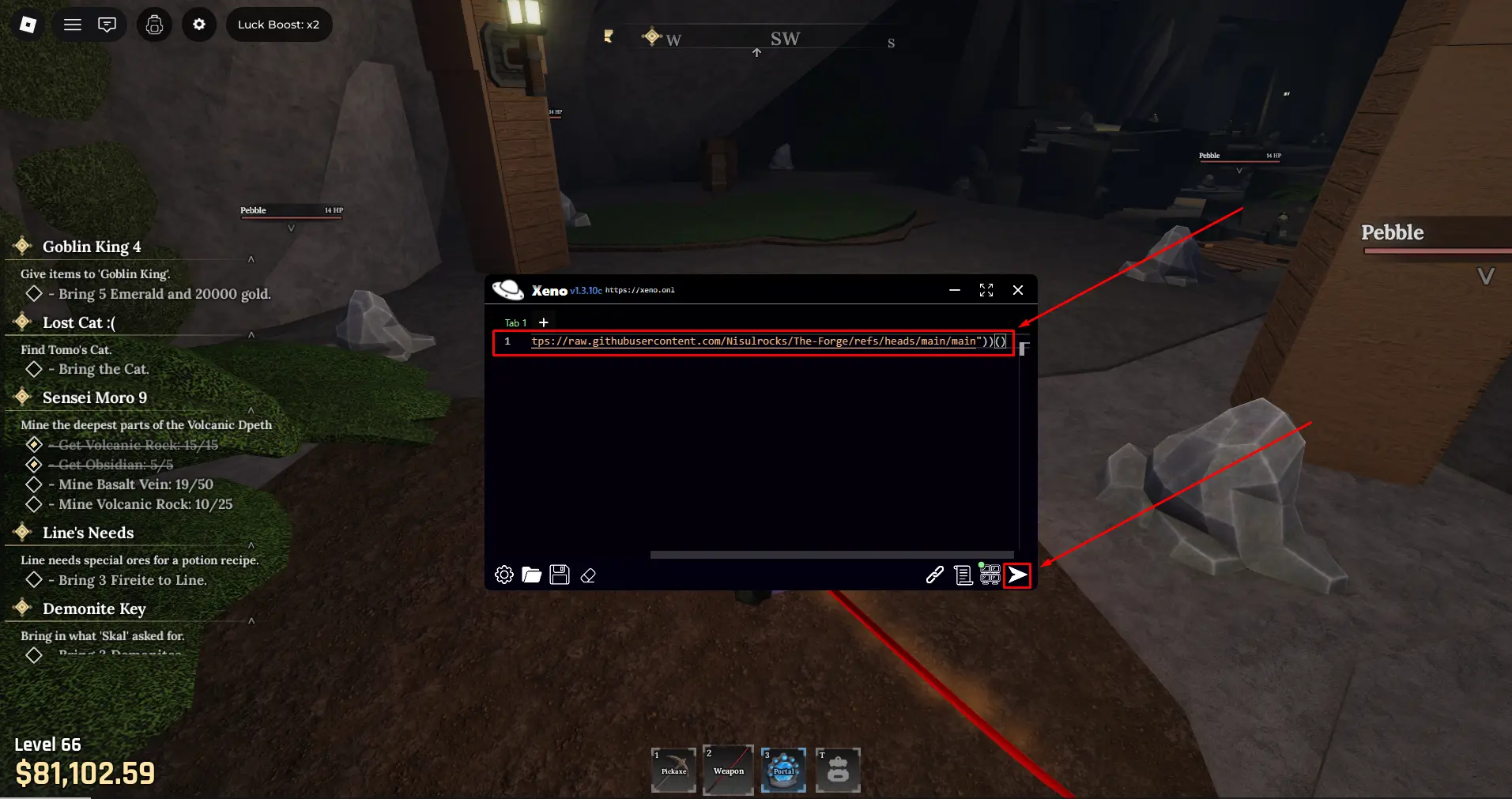The image size is (1512, 799).
Task: Select the Pickaxe hotbar slot
Action: (673, 769)
